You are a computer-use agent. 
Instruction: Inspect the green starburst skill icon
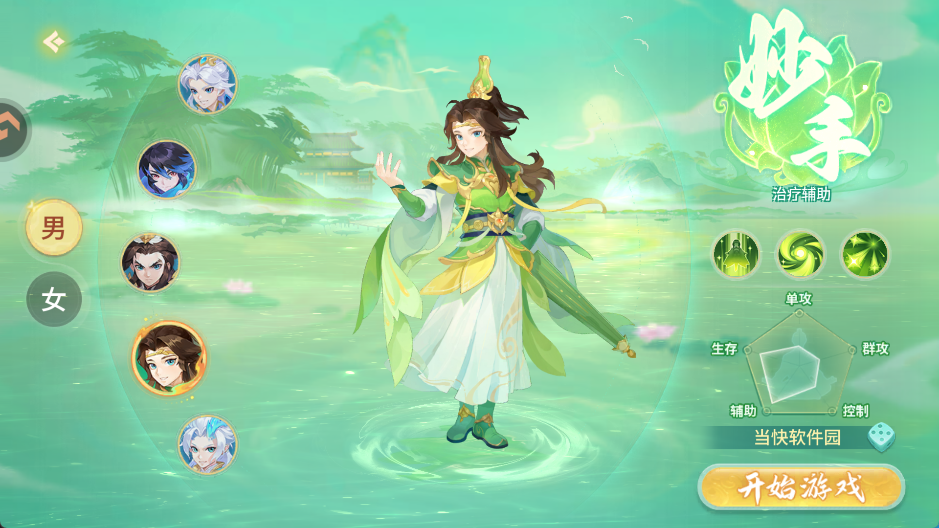coord(864,254)
